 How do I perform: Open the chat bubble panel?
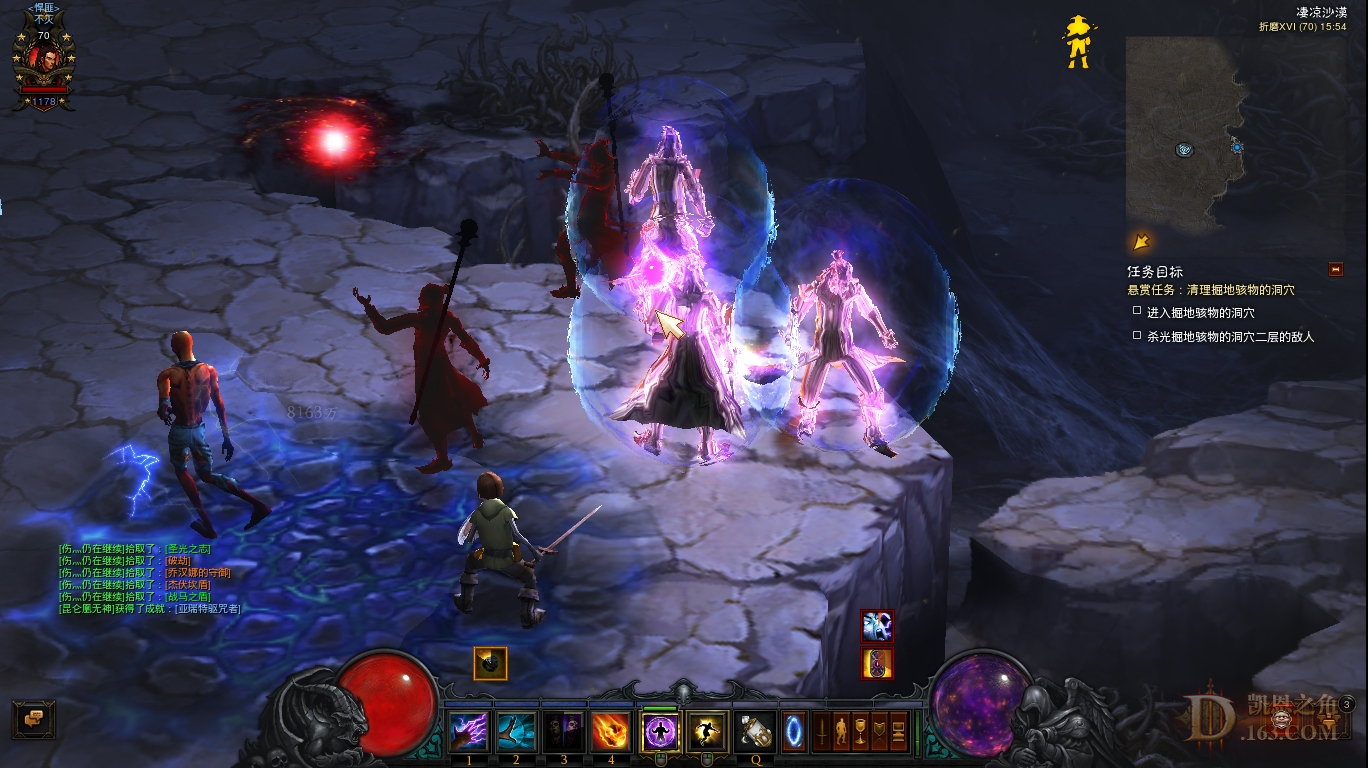tap(36, 717)
